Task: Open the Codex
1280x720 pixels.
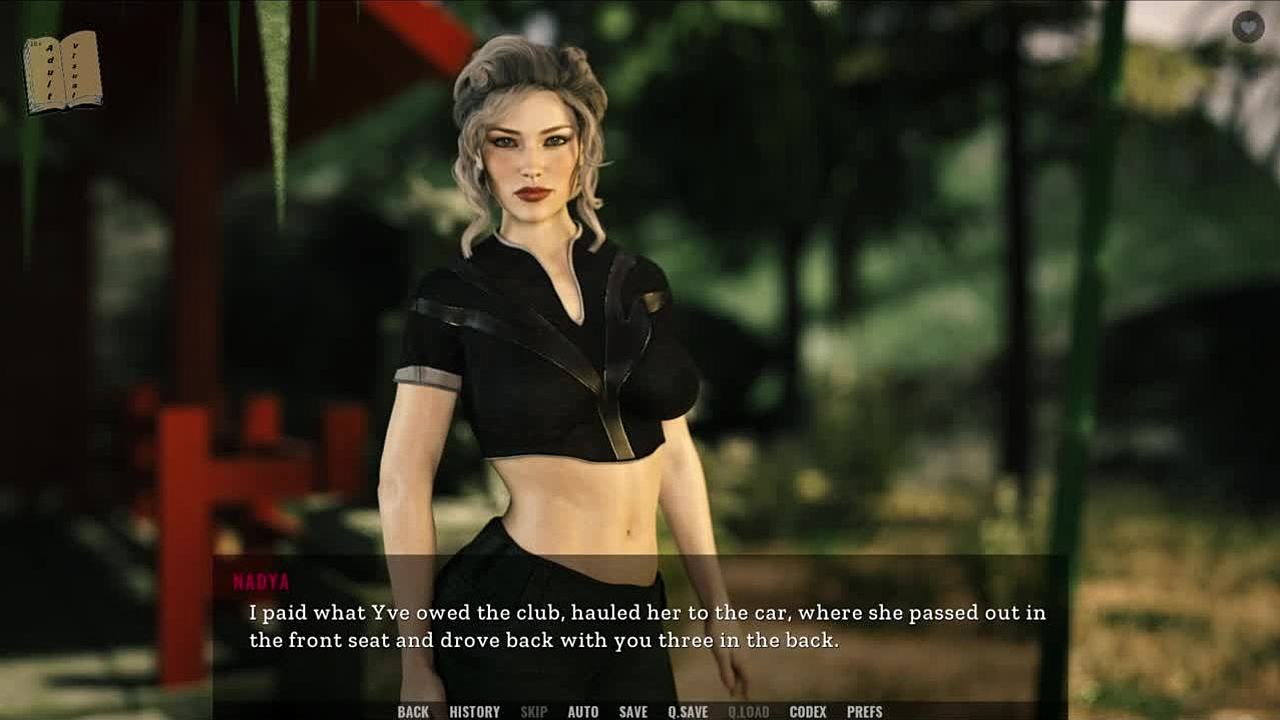Action: click(x=808, y=712)
